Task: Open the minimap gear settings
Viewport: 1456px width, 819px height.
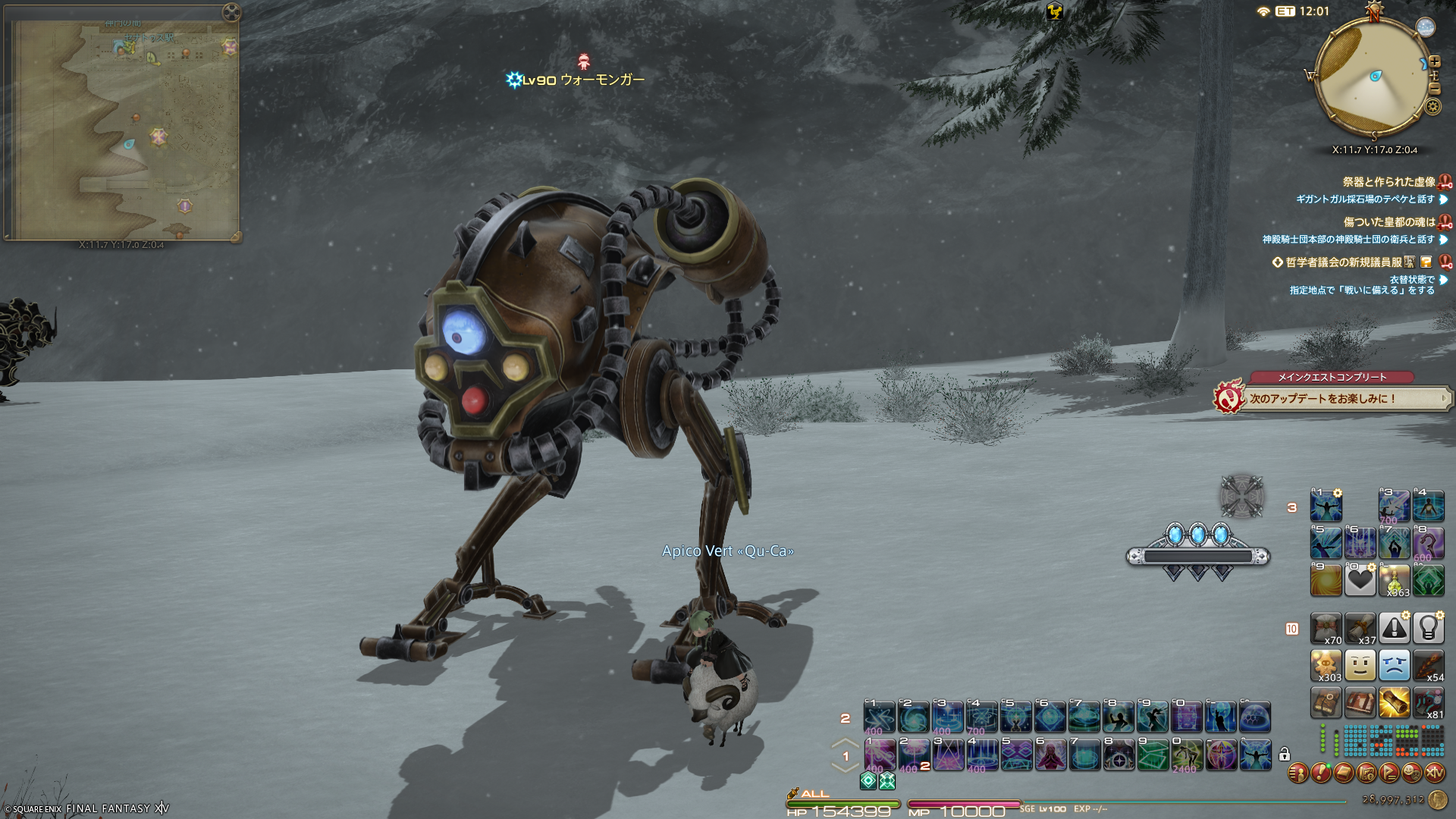Action: tap(1432, 107)
